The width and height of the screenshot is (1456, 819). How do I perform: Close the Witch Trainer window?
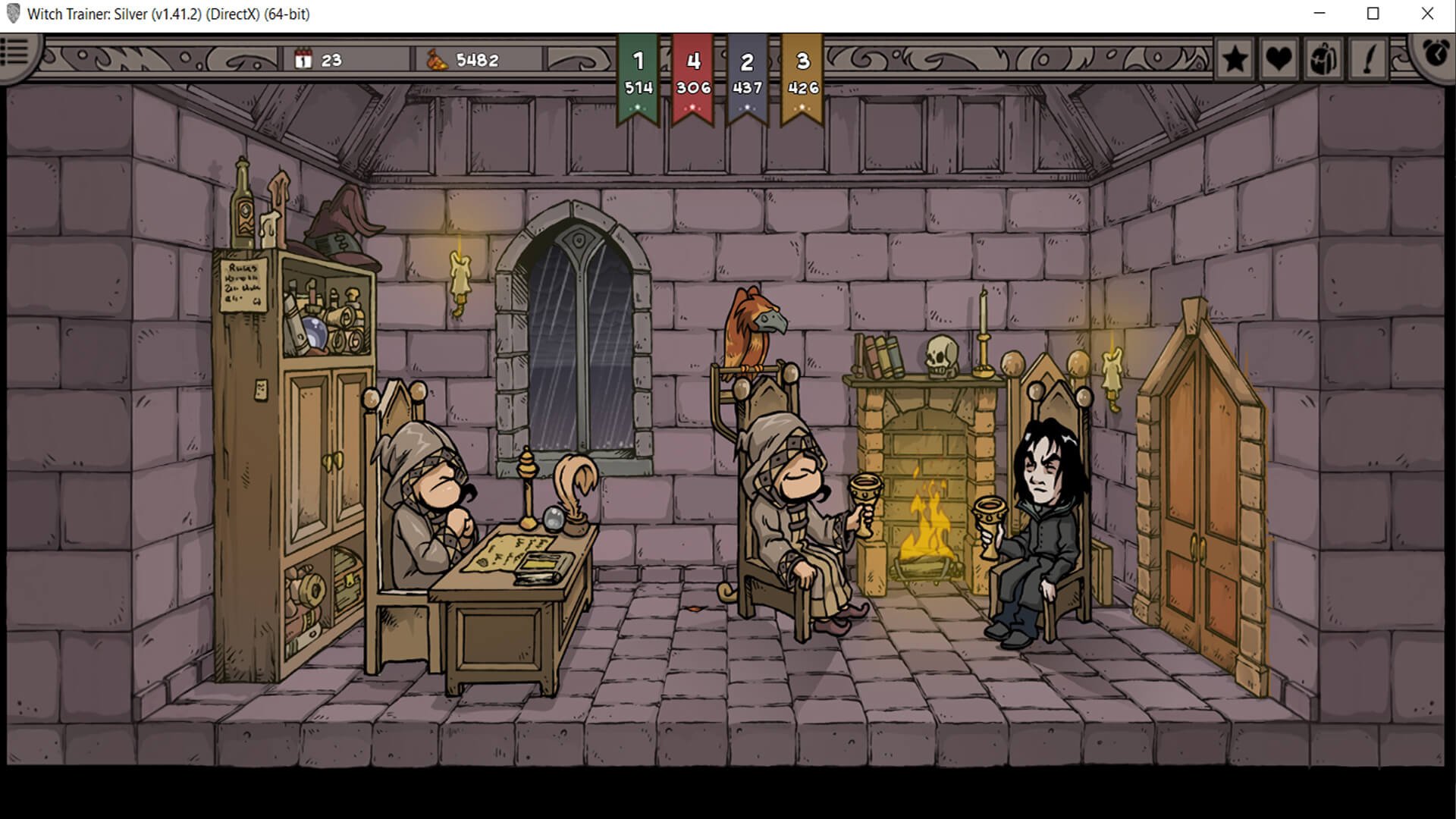click(x=1427, y=14)
